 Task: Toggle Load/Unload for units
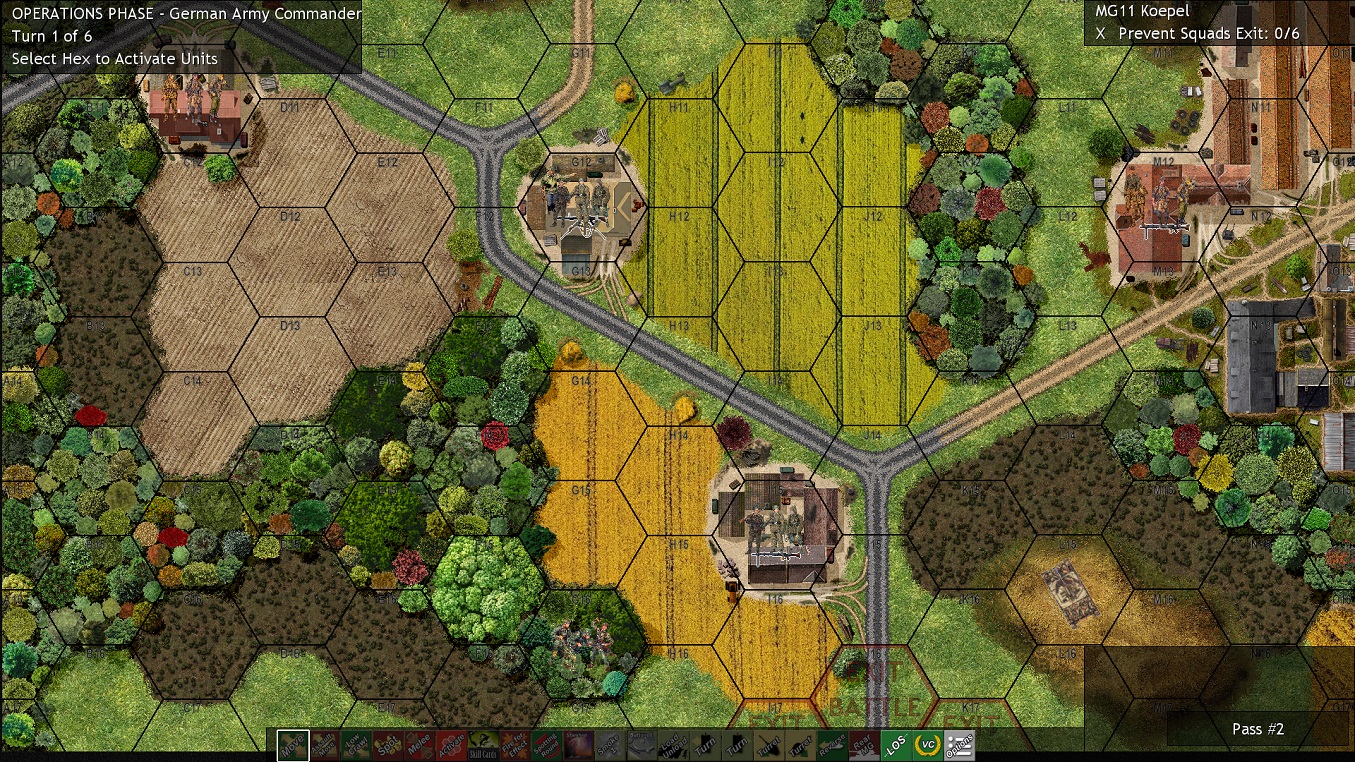point(671,745)
